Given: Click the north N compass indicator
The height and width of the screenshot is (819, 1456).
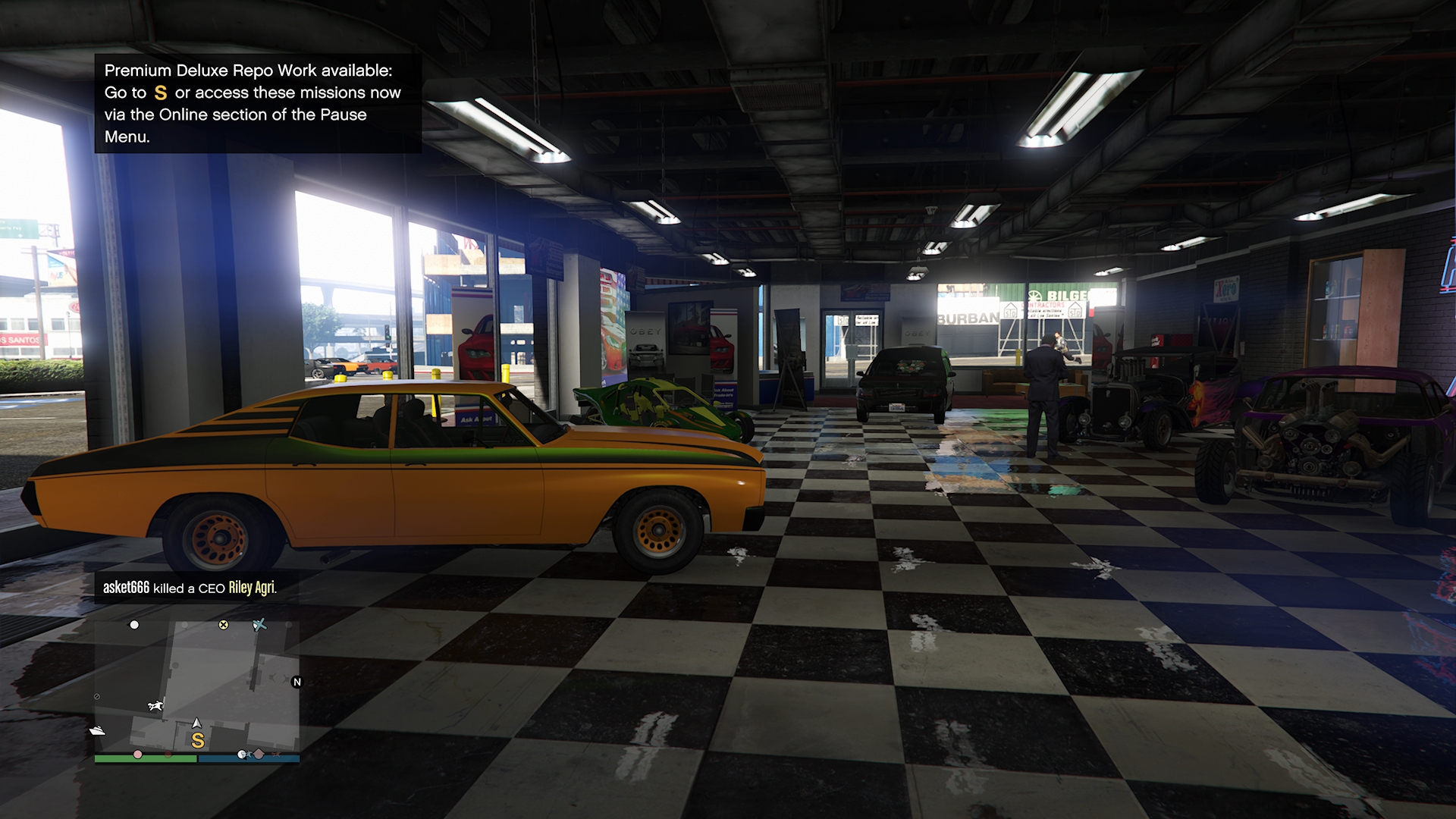Looking at the screenshot, I should click(297, 682).
